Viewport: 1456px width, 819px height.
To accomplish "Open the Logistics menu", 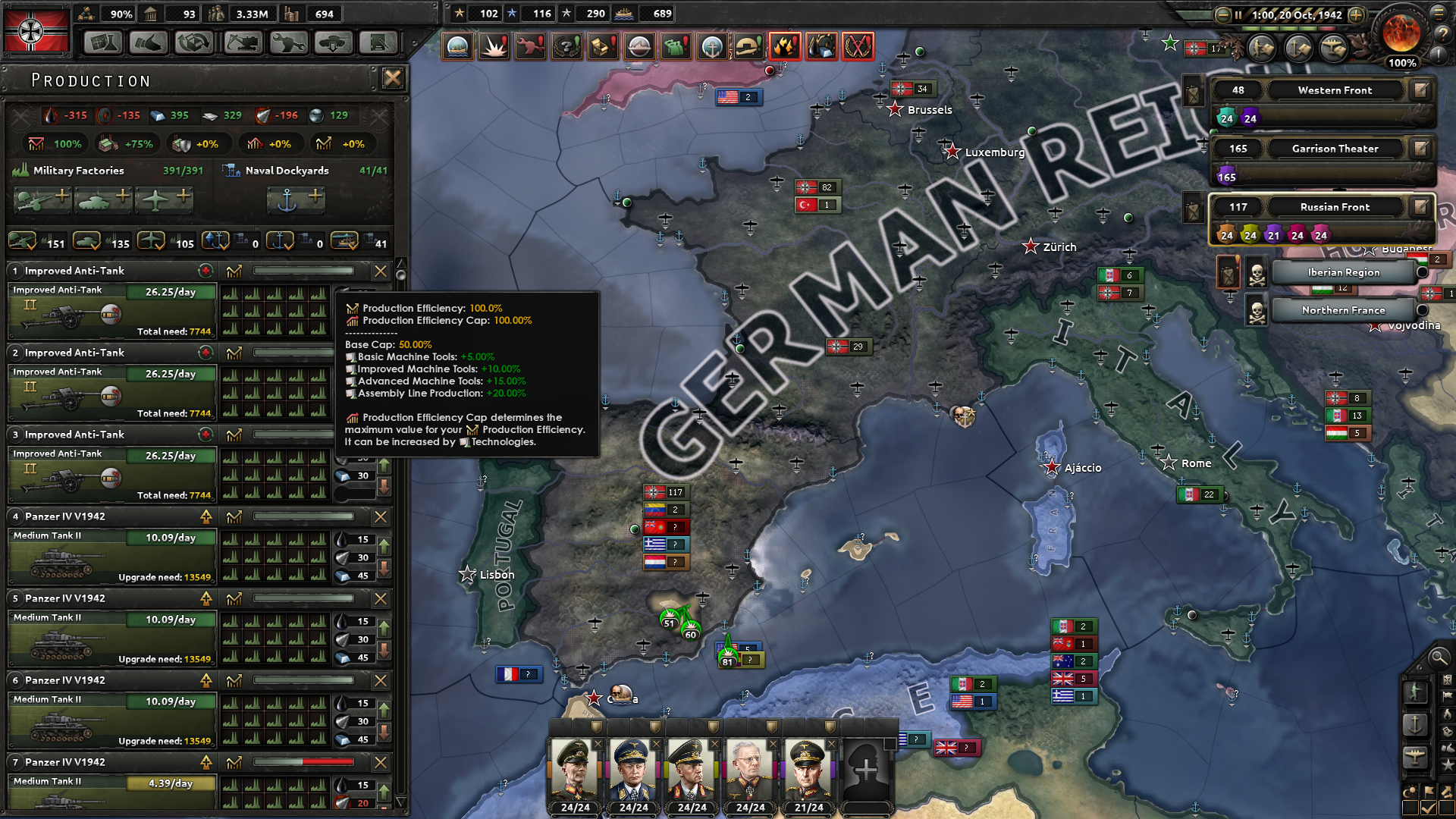I will coord(378,42).
